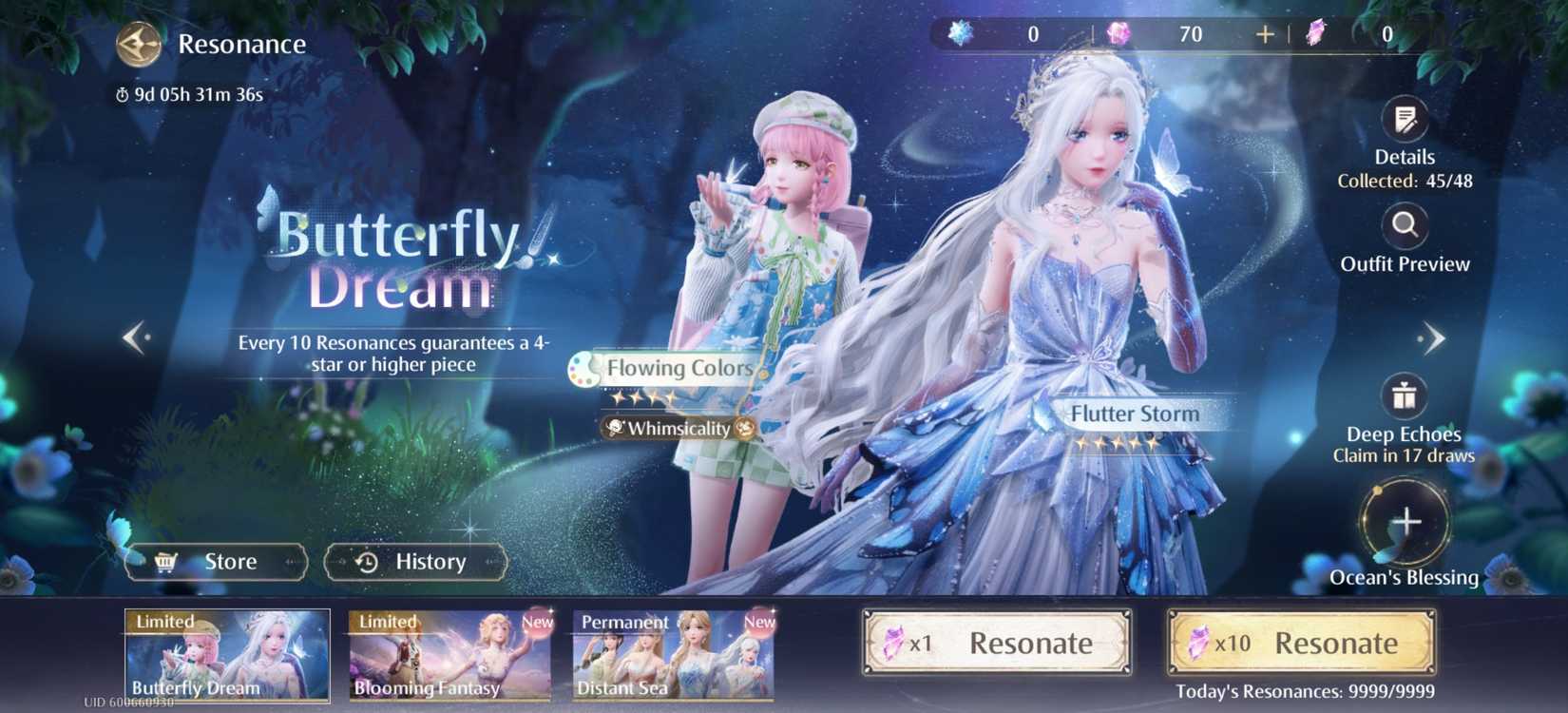
Task: Go back using the Resonance back arrow
Action: pyautogui.click(x=139, y=45)
